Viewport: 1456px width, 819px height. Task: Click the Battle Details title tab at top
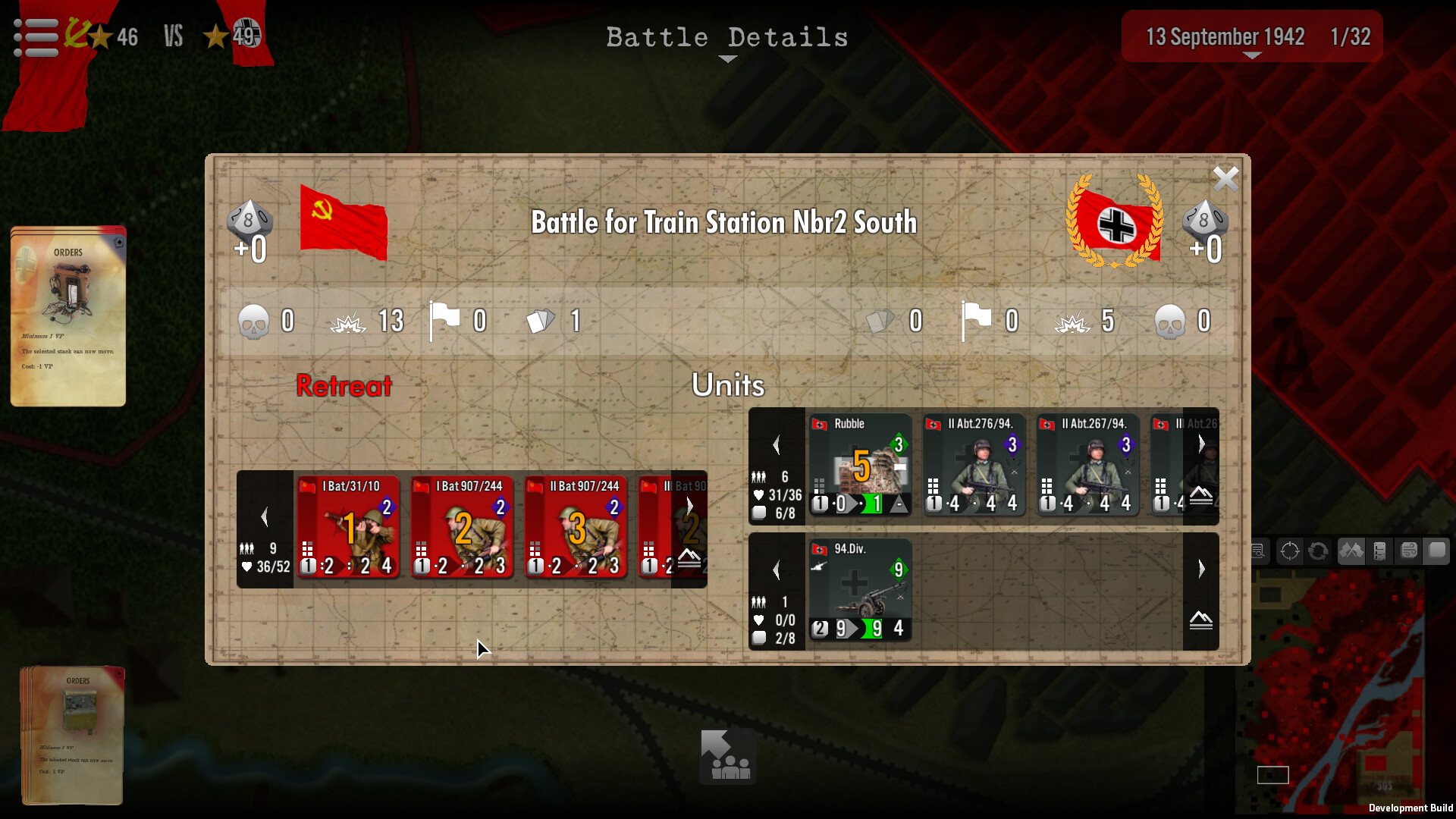click(x=727, y=37)
